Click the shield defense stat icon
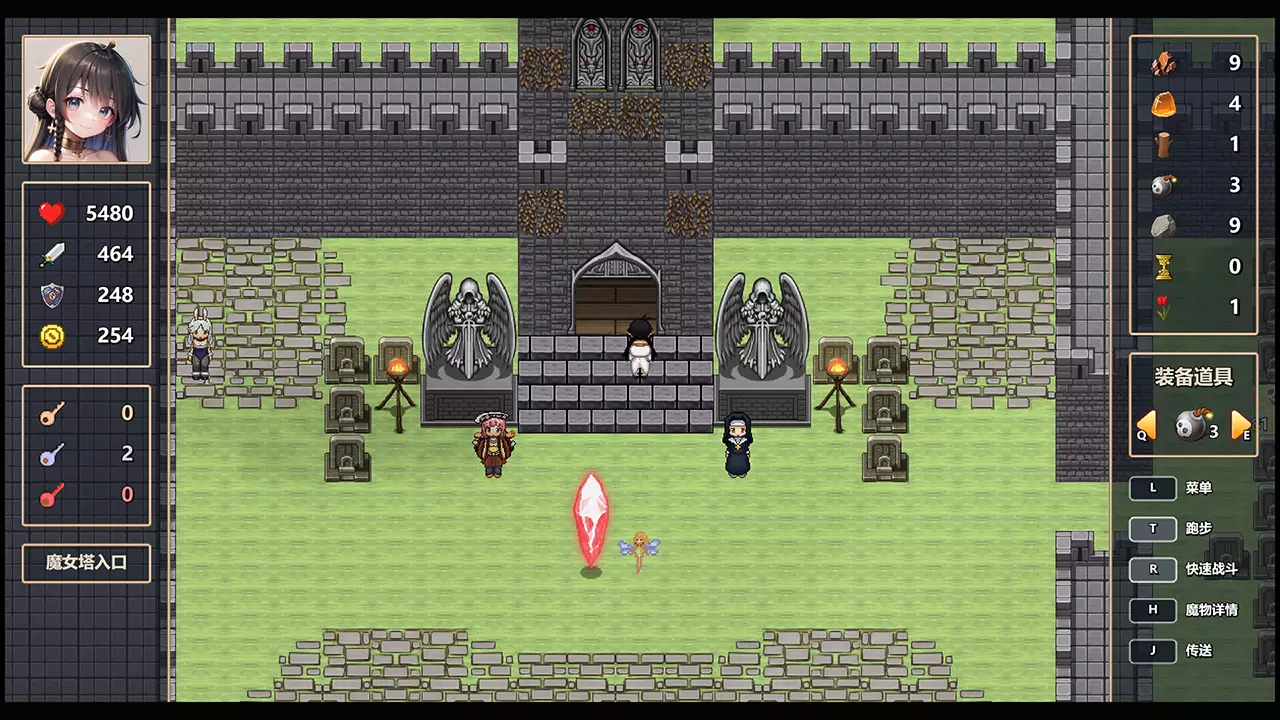The width and height of the screenshot is (1280, 720). [50, 294]
